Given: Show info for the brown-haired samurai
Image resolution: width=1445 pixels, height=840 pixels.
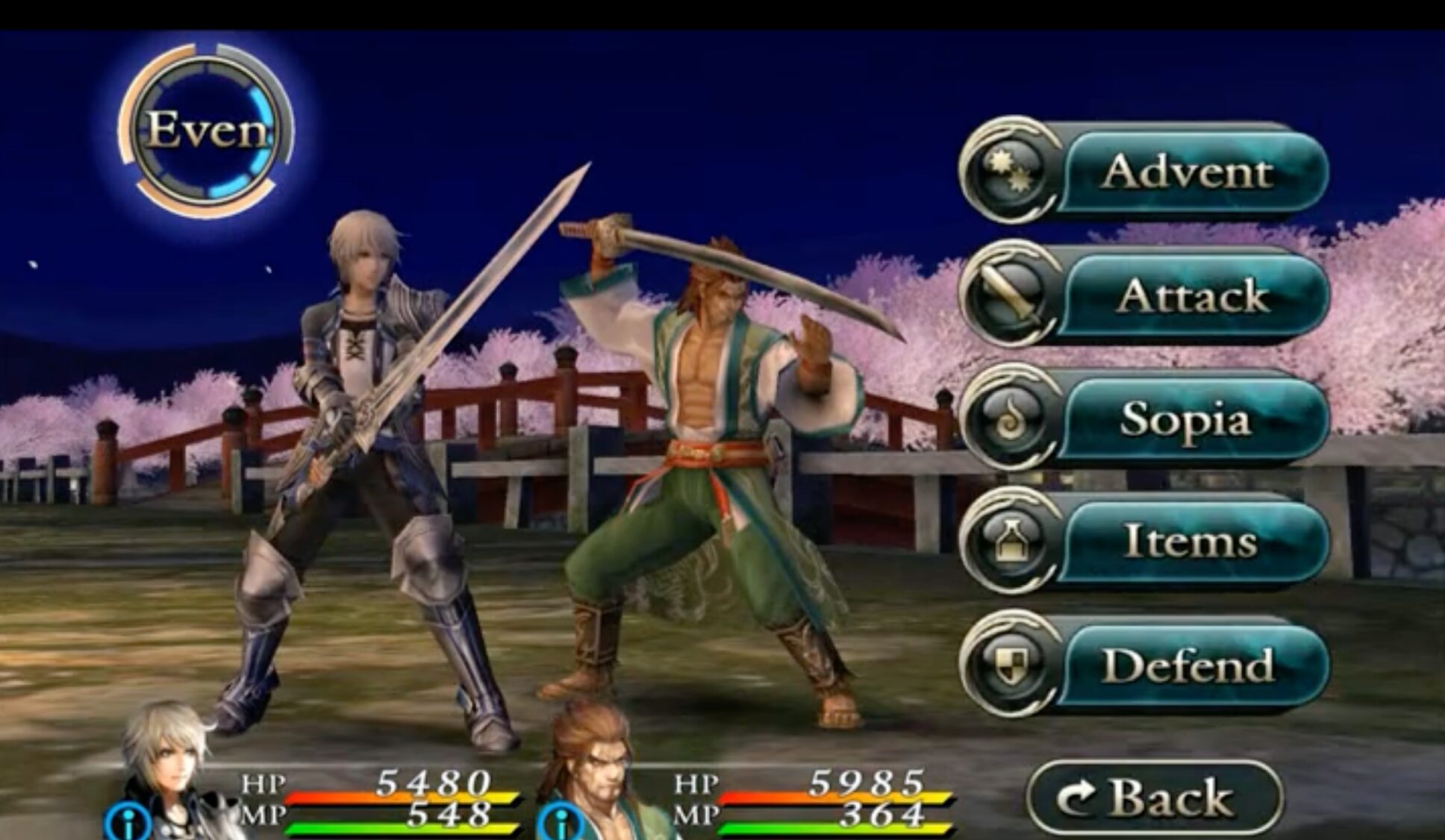Looking at the screenshot, I should pyautogui.click(x=560, y=822).
